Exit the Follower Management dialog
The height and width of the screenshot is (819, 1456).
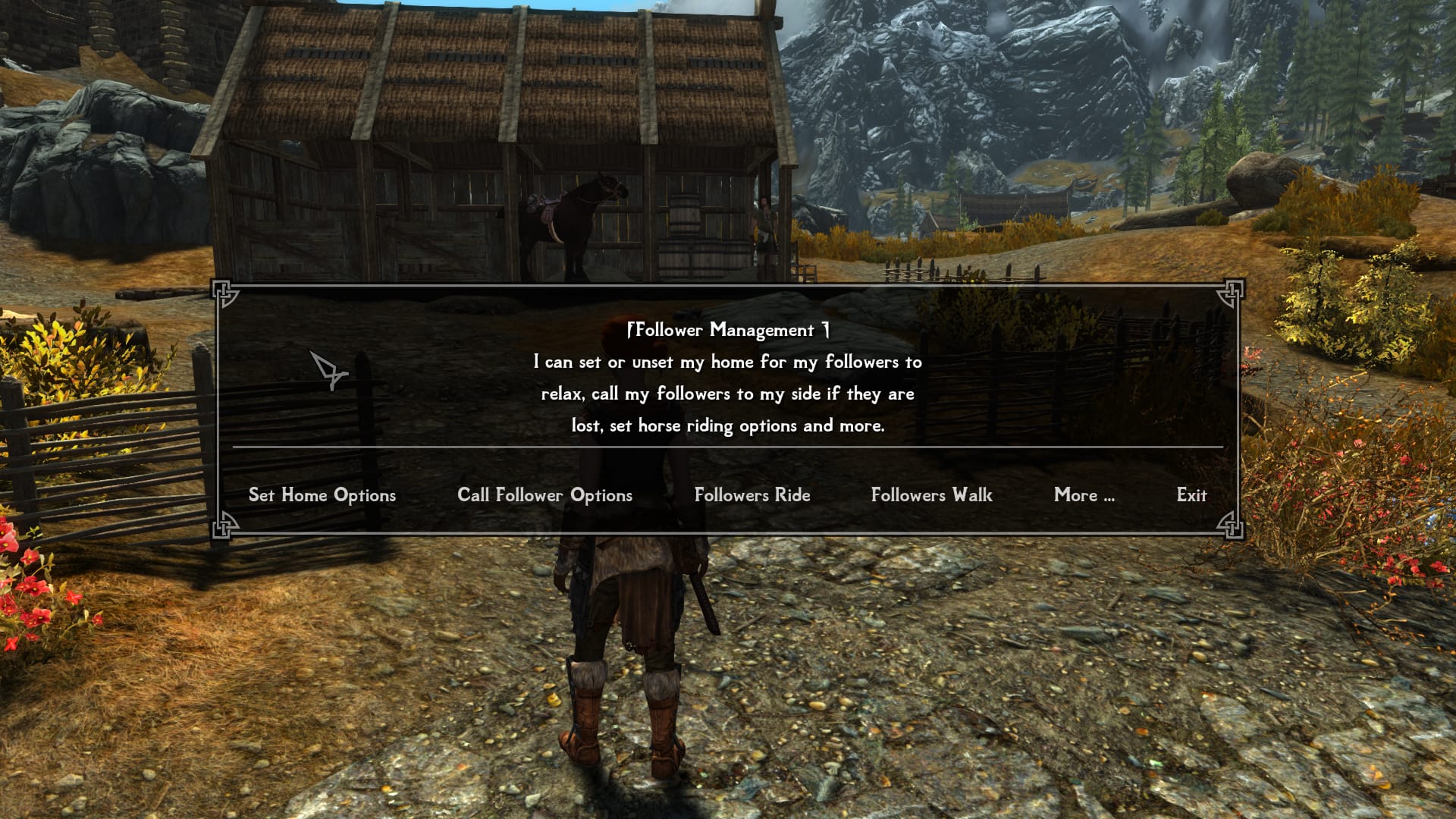(x=1191, y=495)
